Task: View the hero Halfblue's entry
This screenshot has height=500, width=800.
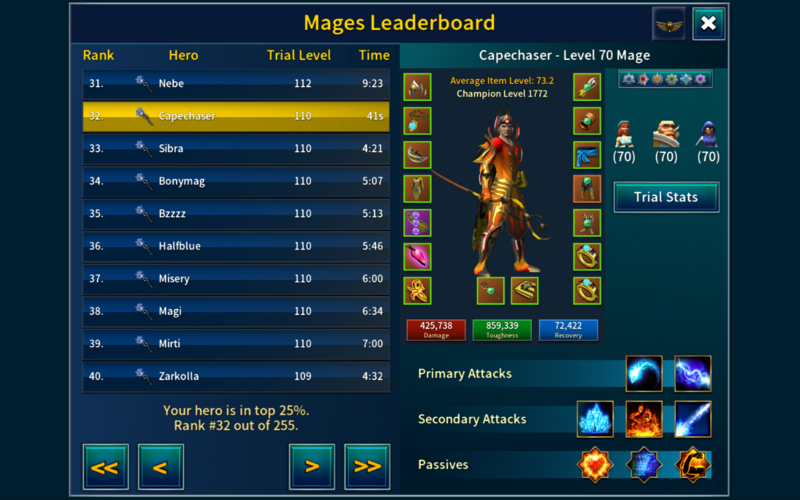Action: coord(236,246)
